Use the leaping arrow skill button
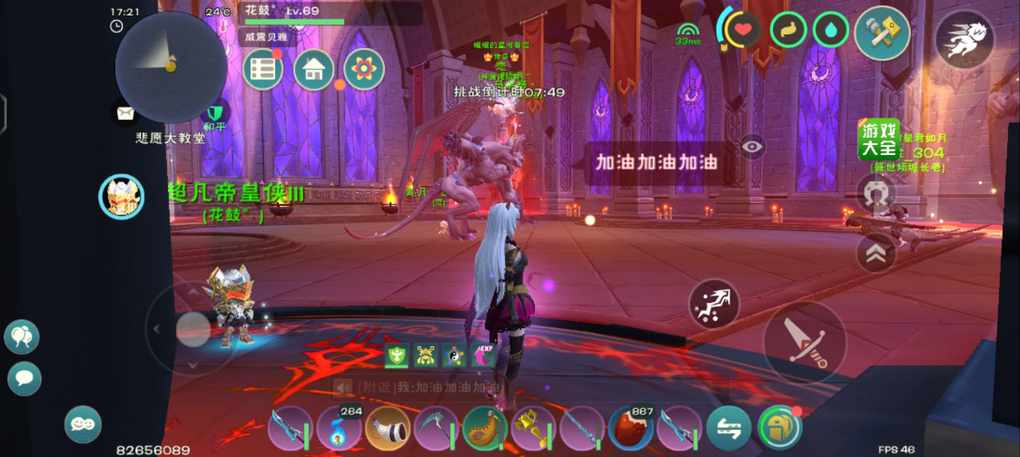 [x=714, y=304]
